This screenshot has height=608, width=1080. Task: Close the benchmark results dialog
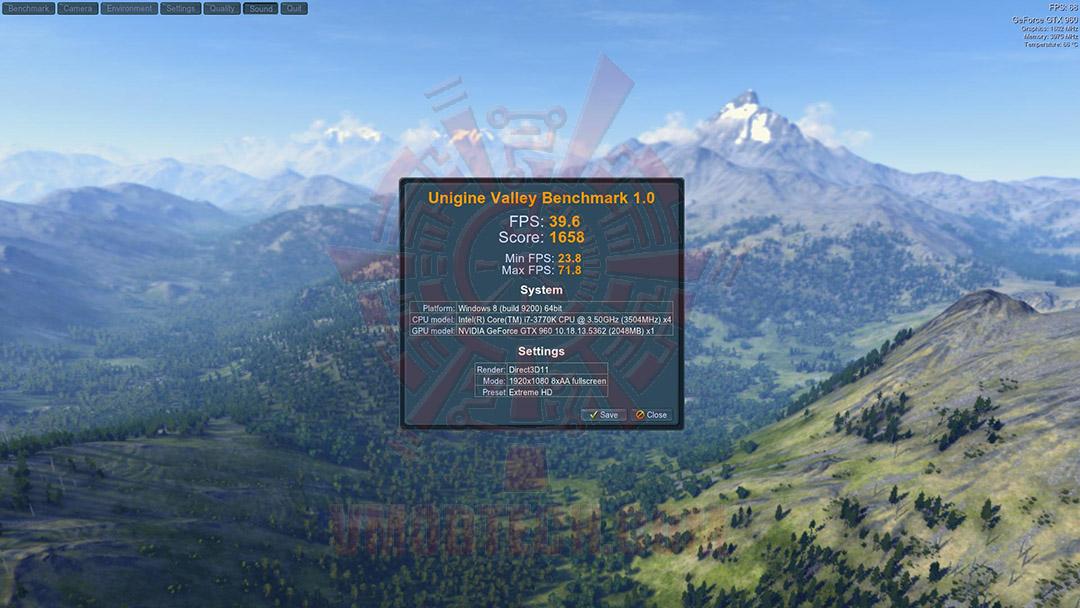click(652, 415)
